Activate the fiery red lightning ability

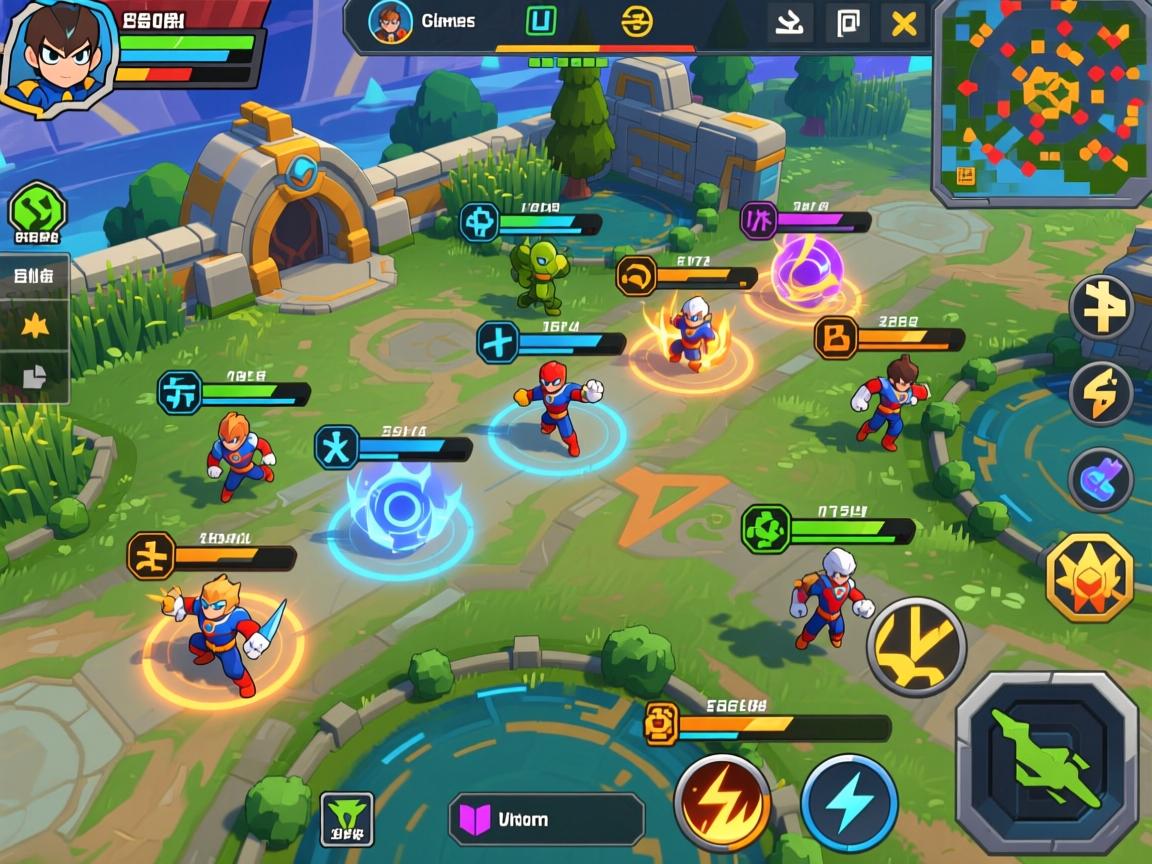(x=722, y=803)
